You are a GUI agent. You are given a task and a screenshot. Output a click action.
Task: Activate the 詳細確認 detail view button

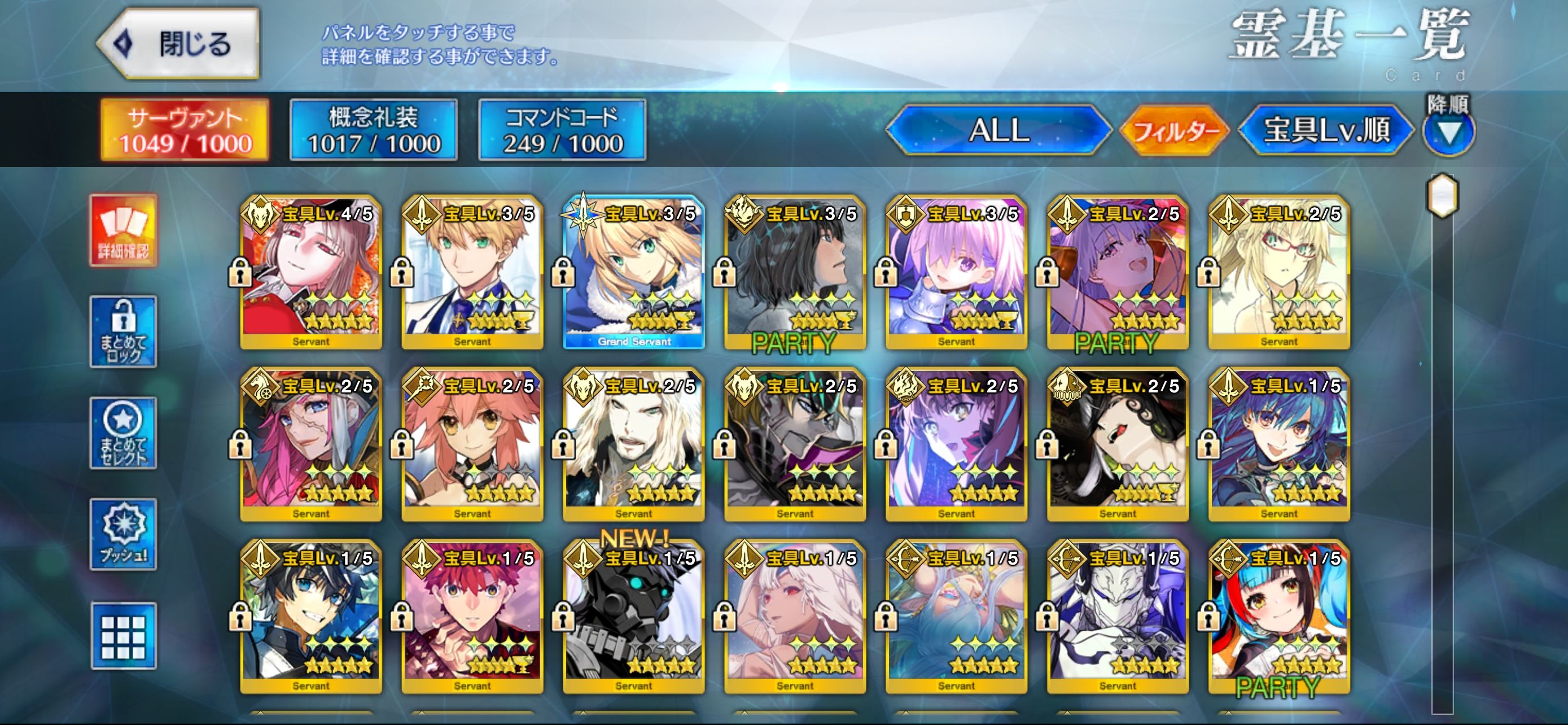124,231
